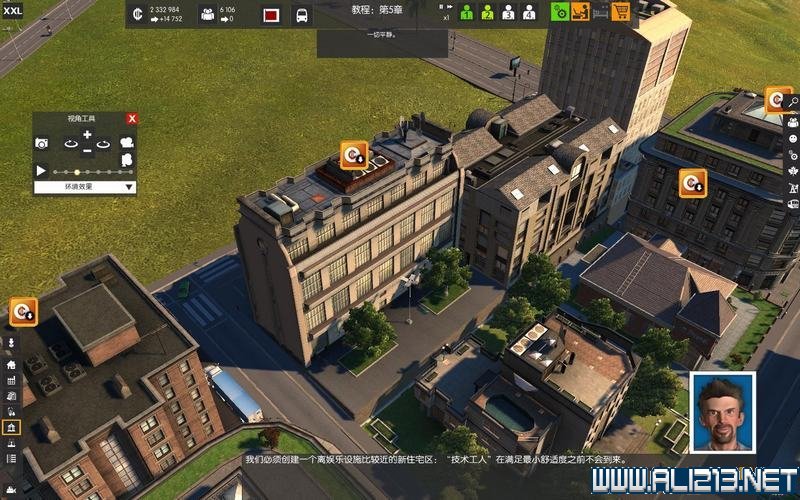Open the population statistics icon

(x=207, y=14)
